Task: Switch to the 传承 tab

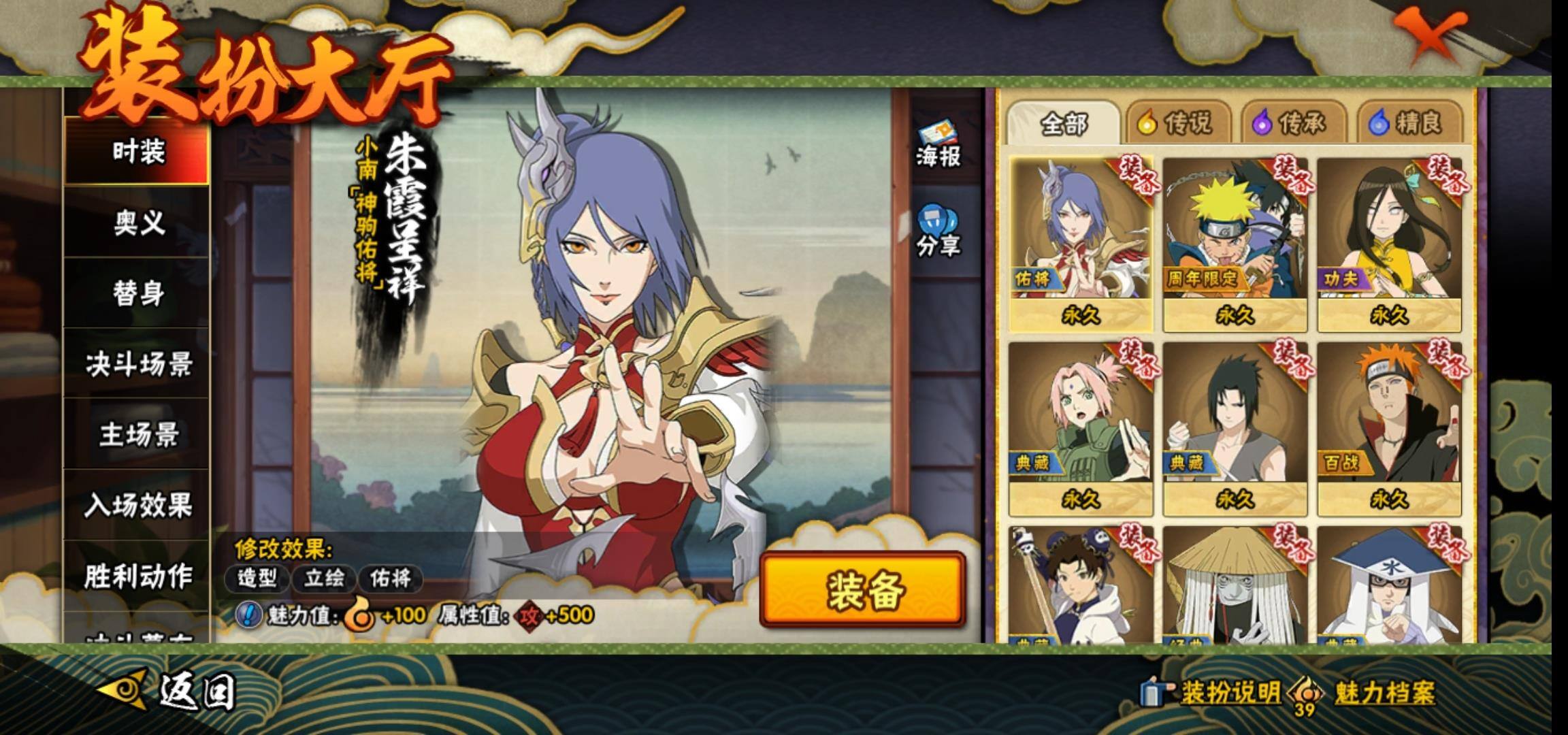Action: (x=1294, y=123)
